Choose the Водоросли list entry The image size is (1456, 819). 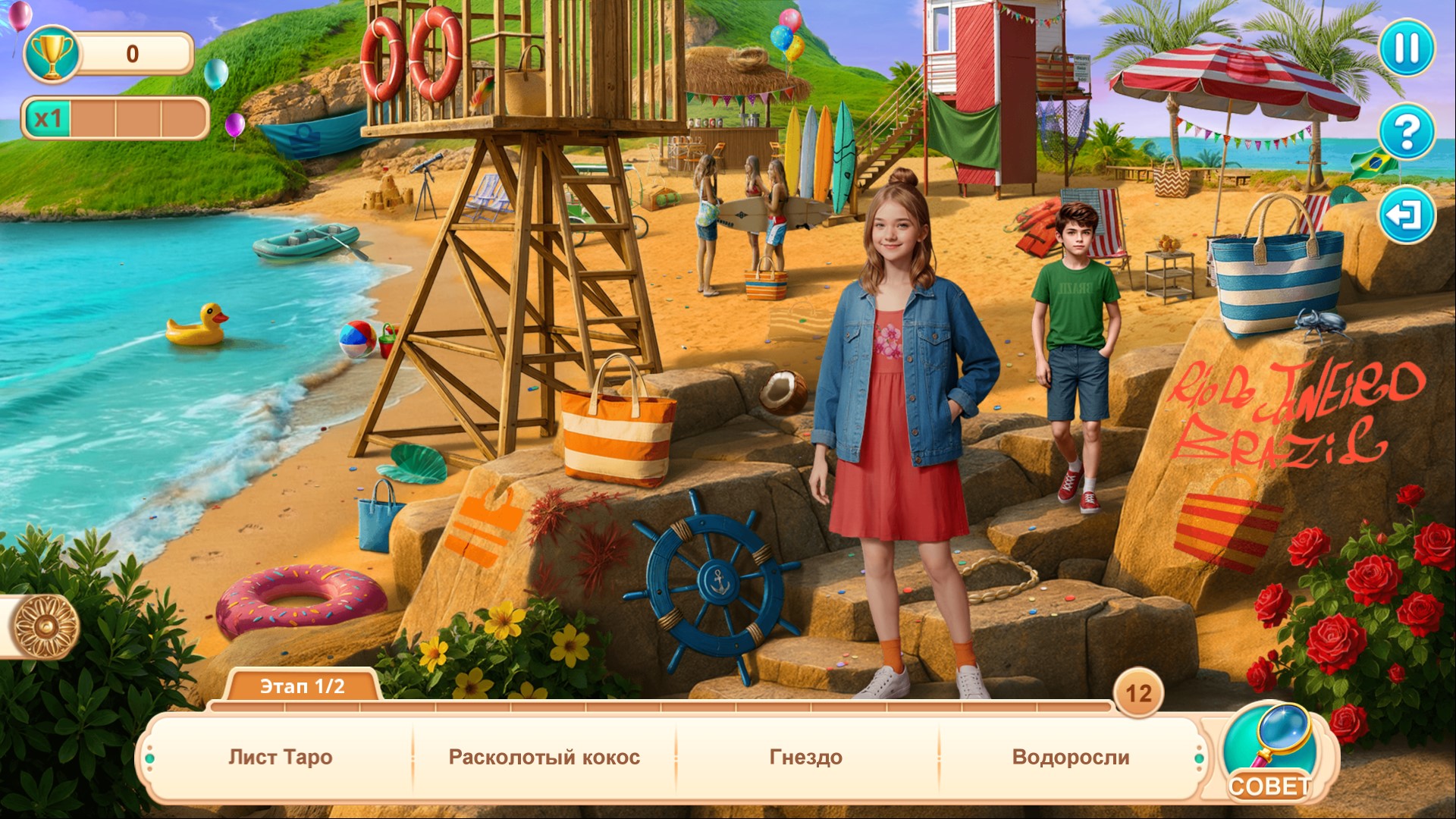click(1070, 757)
